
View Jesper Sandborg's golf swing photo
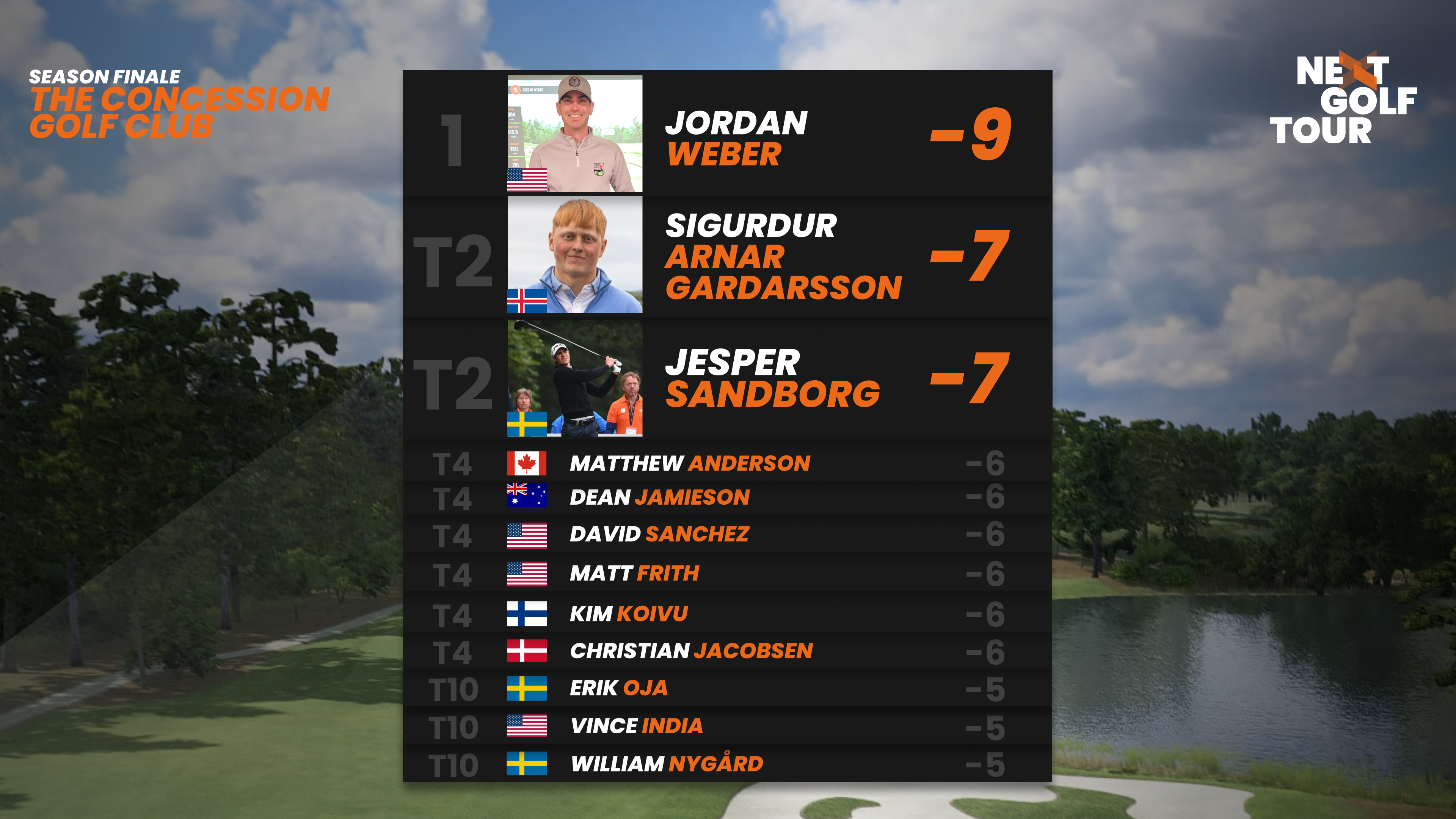tap(574, 379)
